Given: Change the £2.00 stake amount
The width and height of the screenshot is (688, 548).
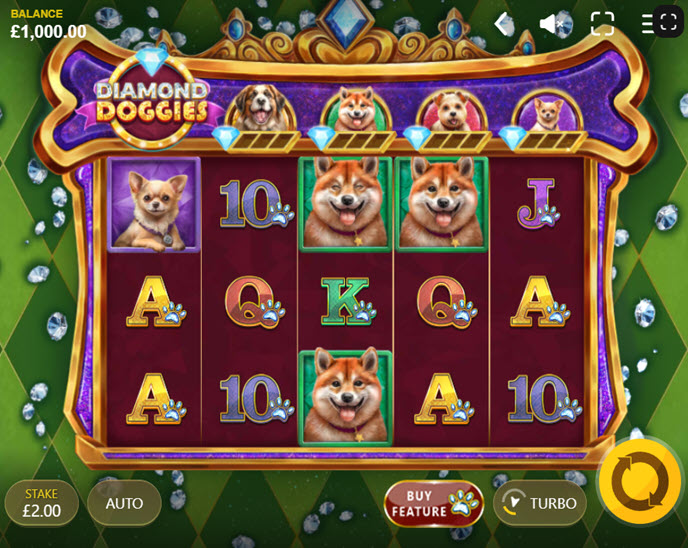Looking at the screenshot, I should point(42,503).
